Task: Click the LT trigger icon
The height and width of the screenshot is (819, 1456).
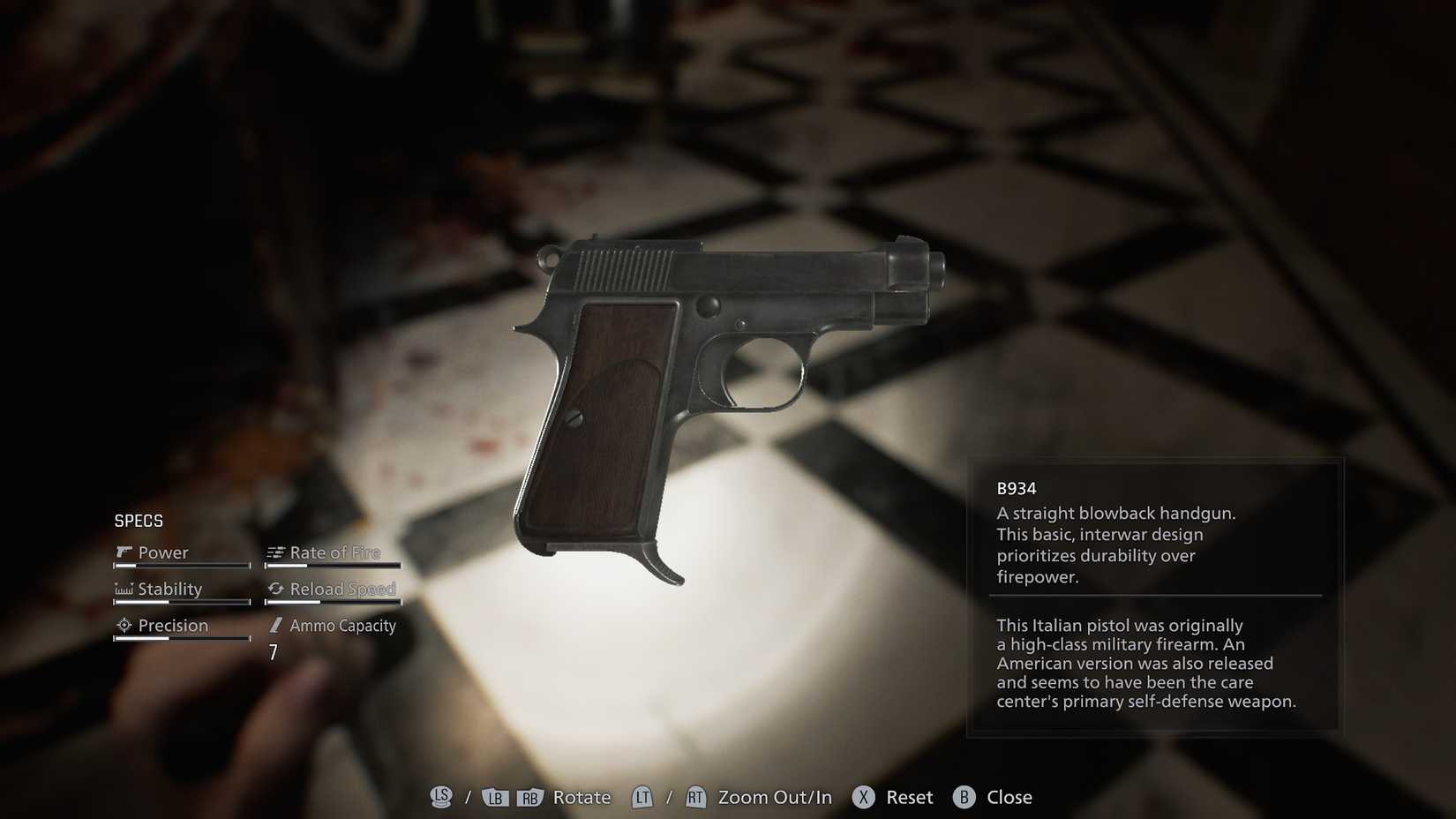Action: (x=642, y=797)
